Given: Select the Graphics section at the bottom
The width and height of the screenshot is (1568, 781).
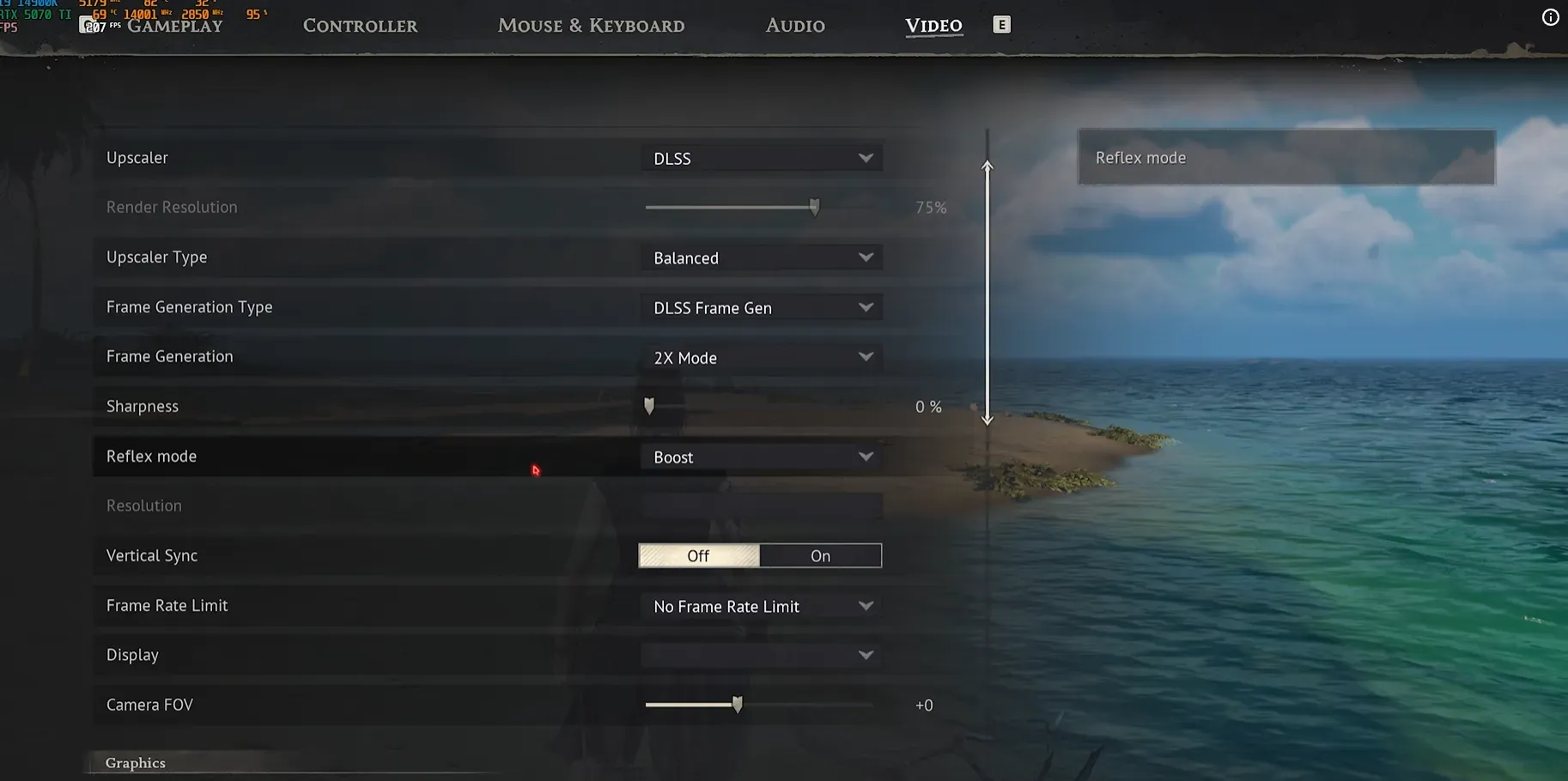Looking at the screenshot, I should click(135, 762).
